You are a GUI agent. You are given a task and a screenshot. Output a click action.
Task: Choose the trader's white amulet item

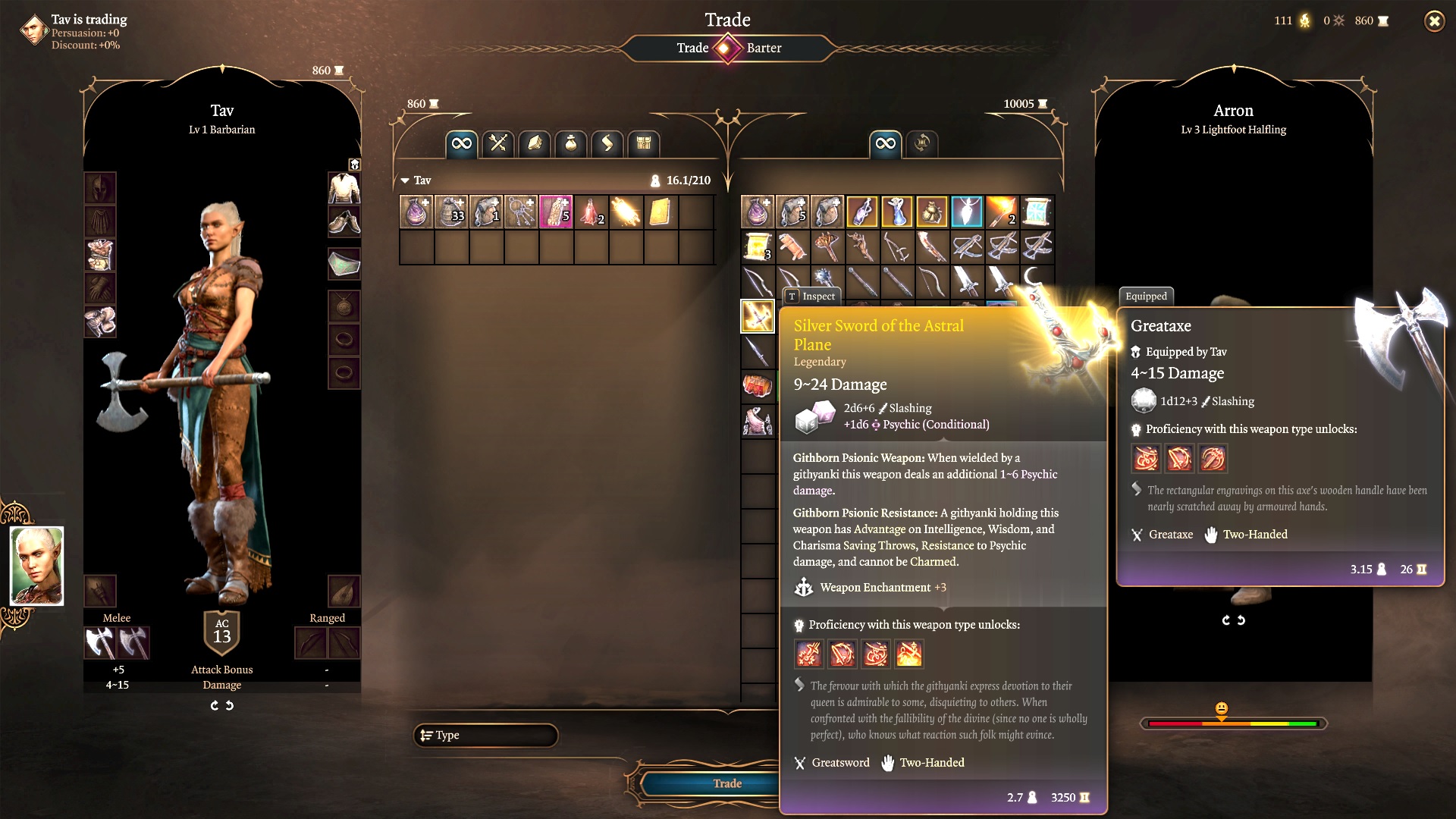967,212
